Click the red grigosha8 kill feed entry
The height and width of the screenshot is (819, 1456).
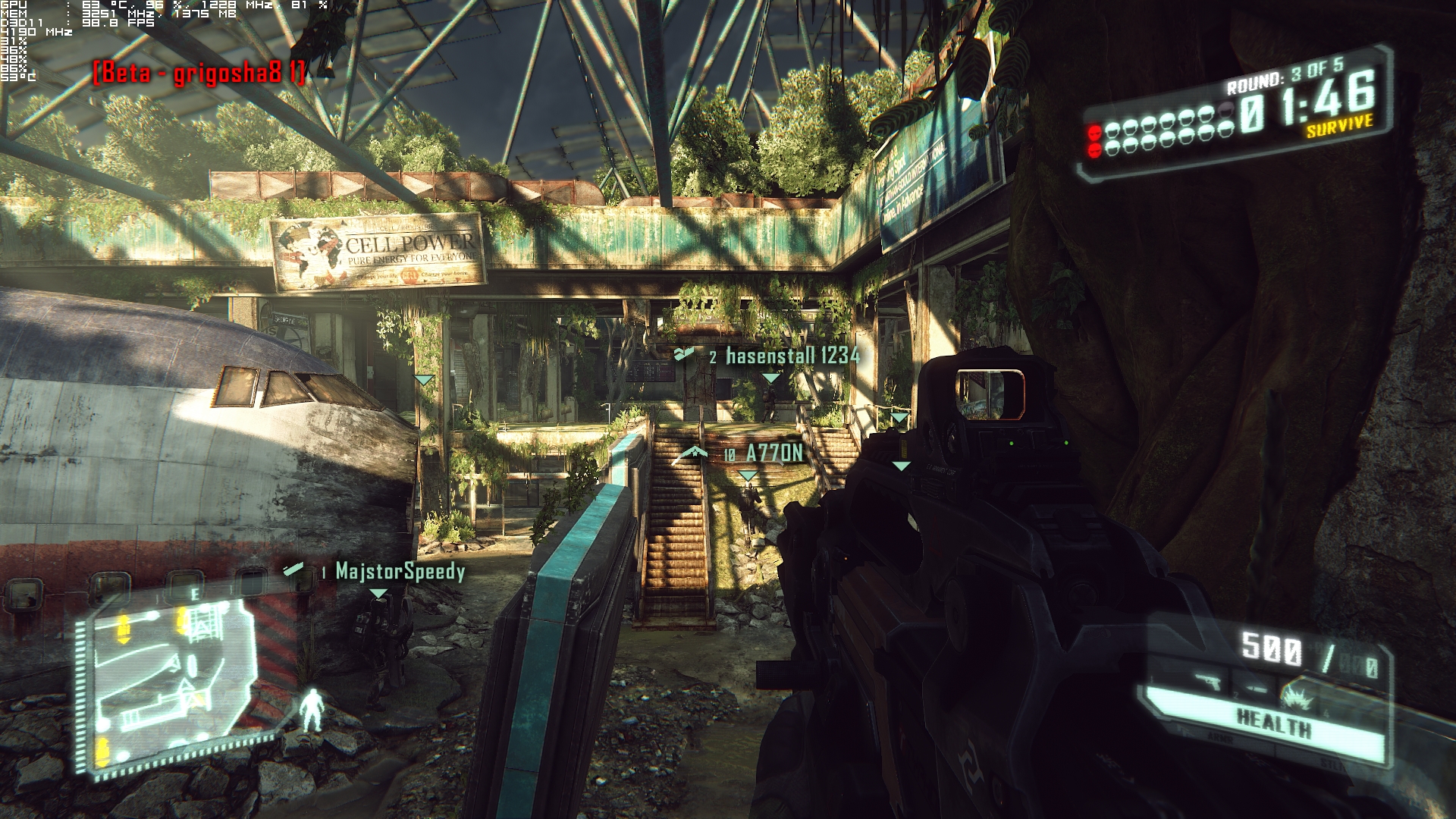point(199,73)
